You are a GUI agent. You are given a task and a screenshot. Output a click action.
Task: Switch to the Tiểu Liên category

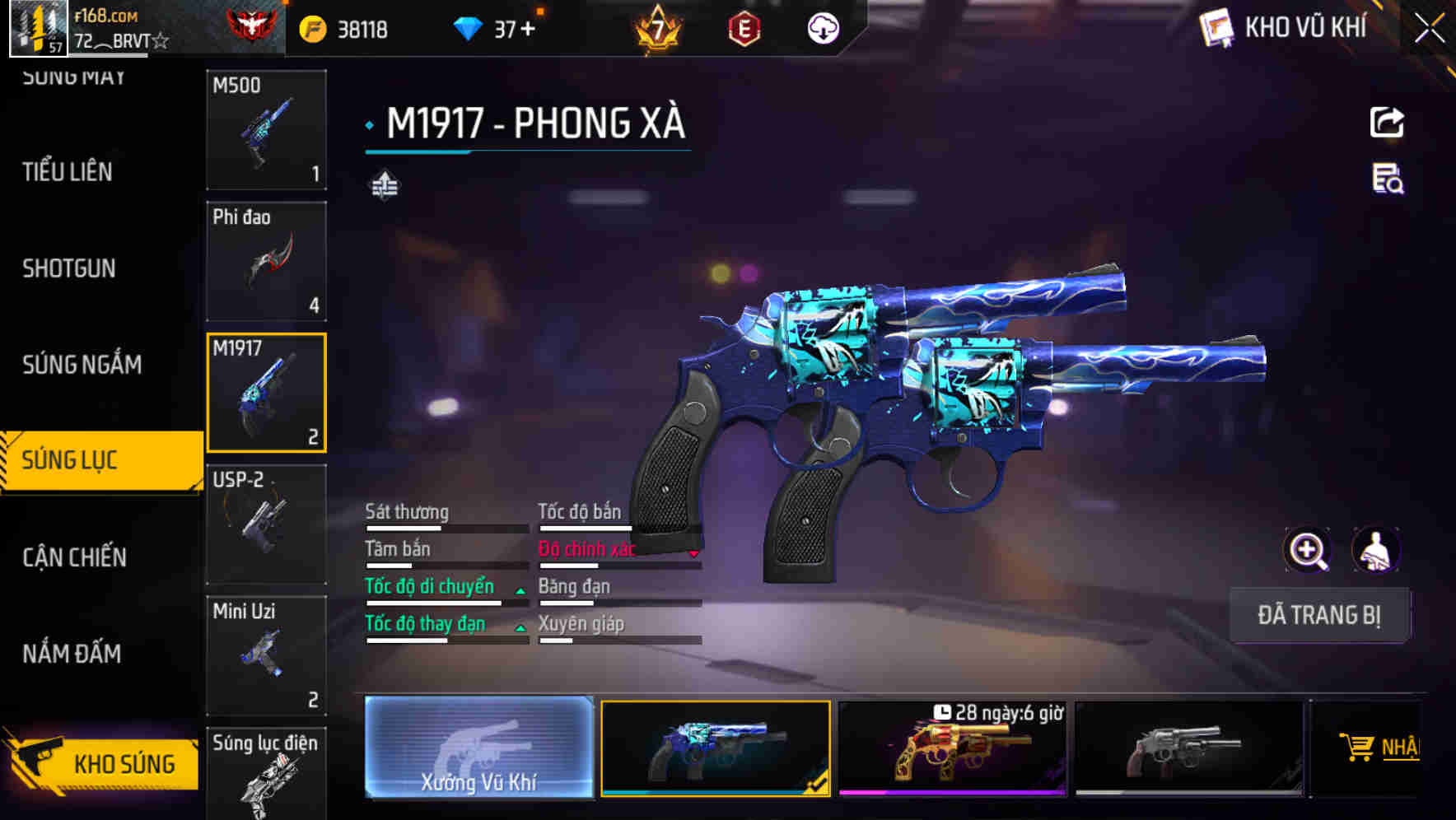[68, 172]
